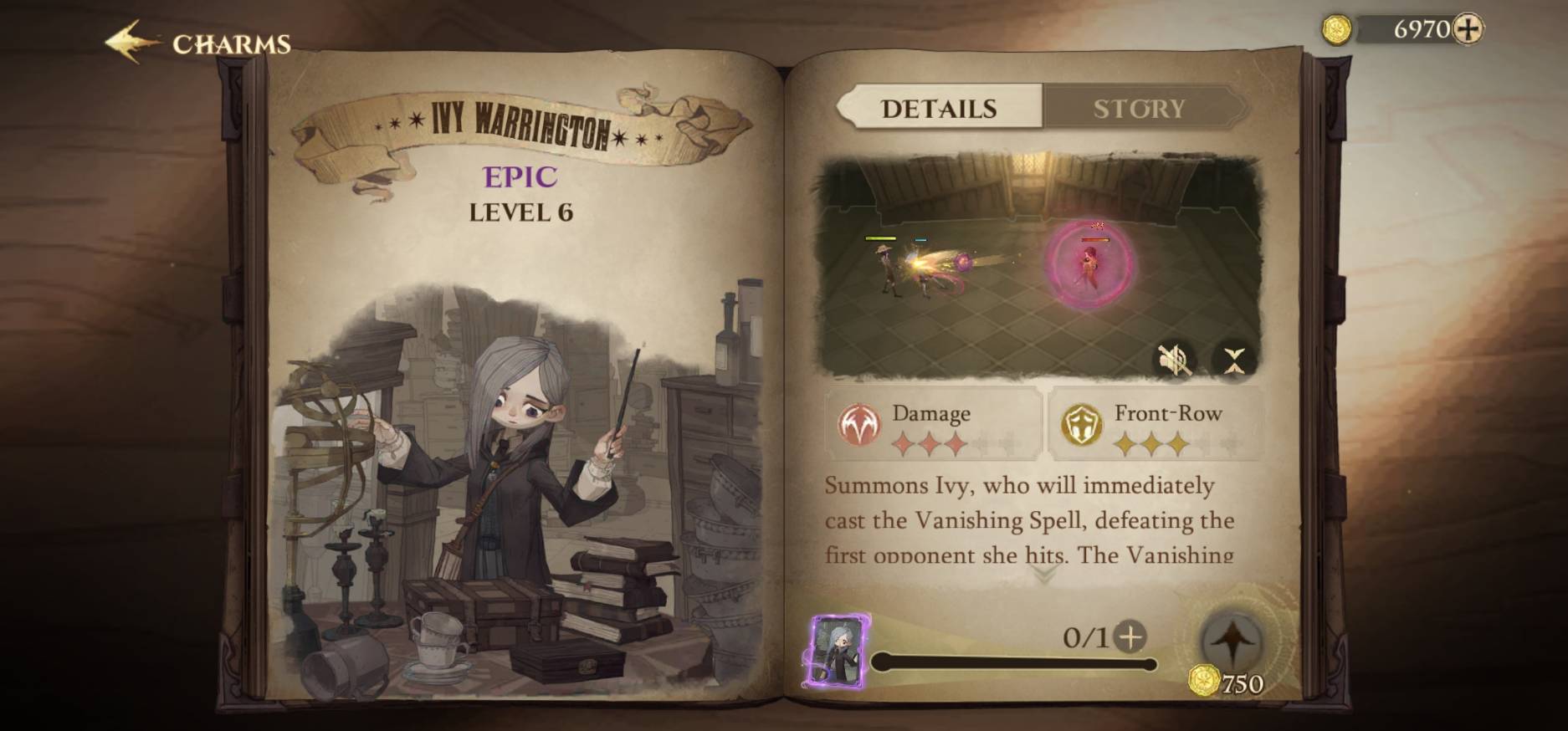Switch to the Story tab
Screen dimensions: 1568x731
click(x=1140, y=109)
